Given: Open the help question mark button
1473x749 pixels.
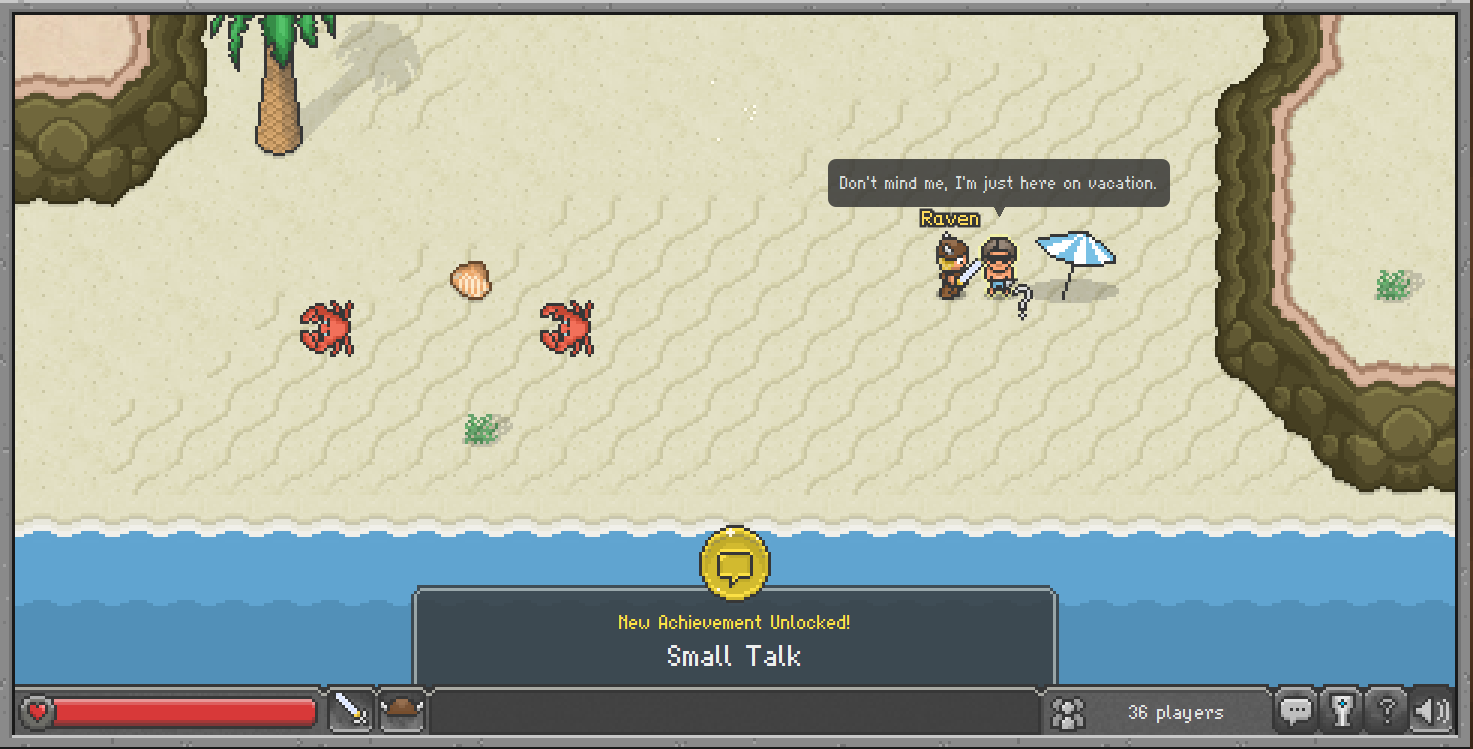Looking at the screenshot, I should pyautogui.click(x=1386, y=711).
